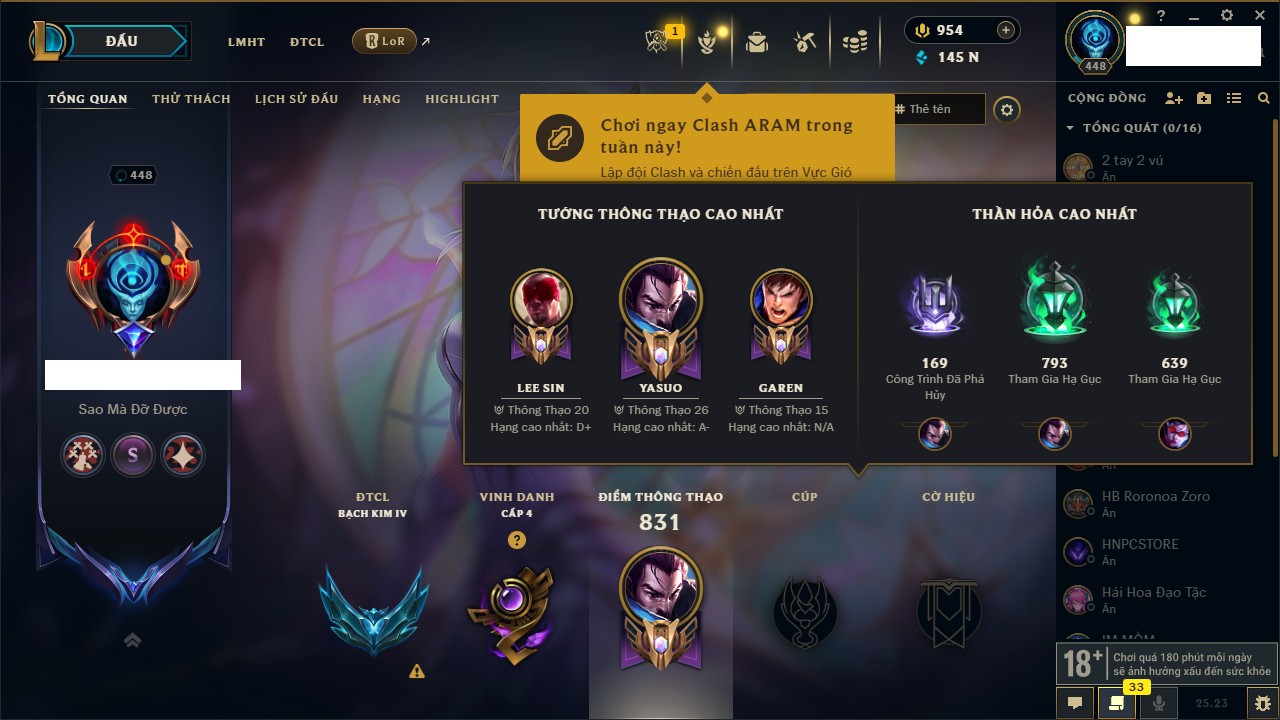Open profile settings gear icon
1280x720 pixels.
click(x=1007, y=110)
